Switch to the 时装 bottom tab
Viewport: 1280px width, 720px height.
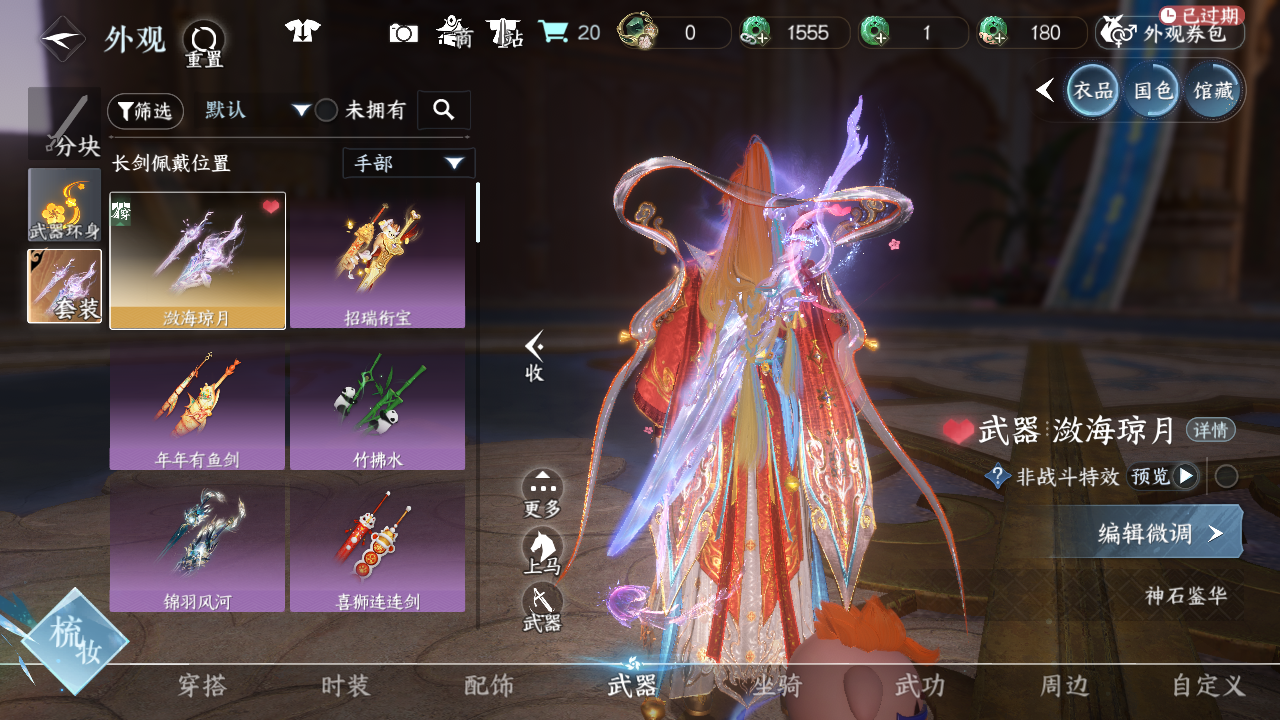(346, 686)
